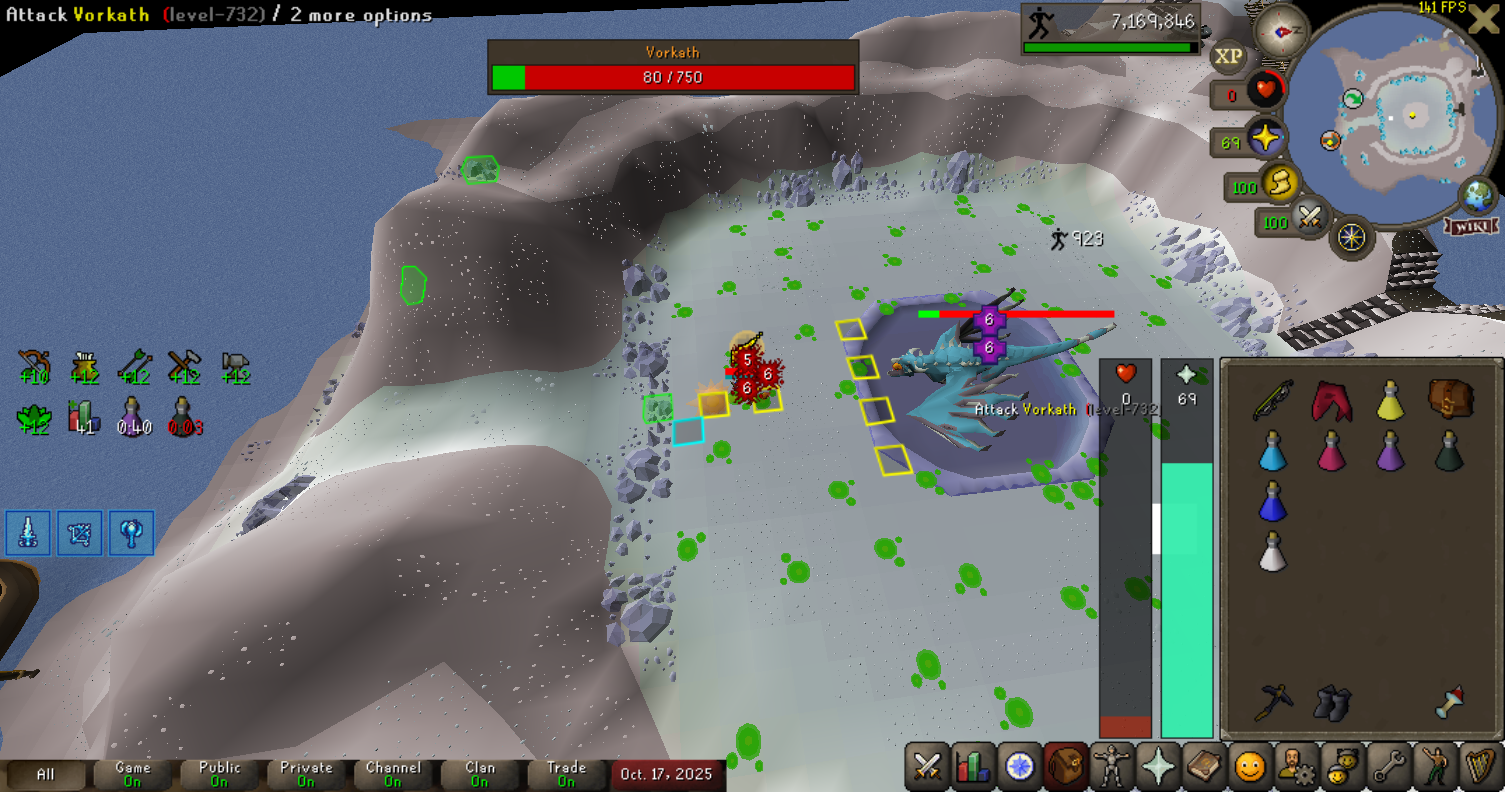Toggle run using the boot orb
1505x792 pixels.
coord(1278,182)
